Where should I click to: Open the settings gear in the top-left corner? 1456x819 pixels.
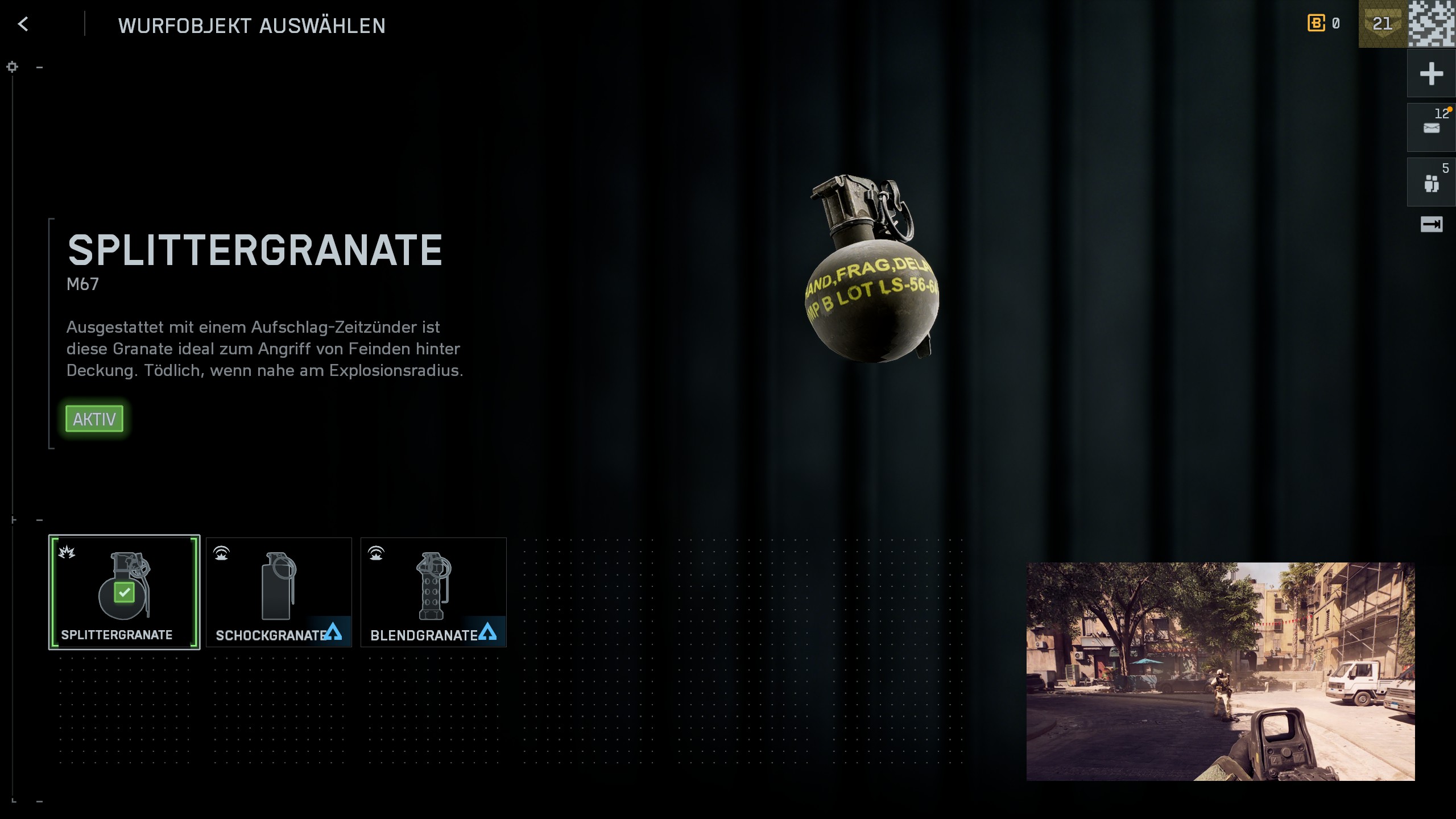tap(12, 67)
